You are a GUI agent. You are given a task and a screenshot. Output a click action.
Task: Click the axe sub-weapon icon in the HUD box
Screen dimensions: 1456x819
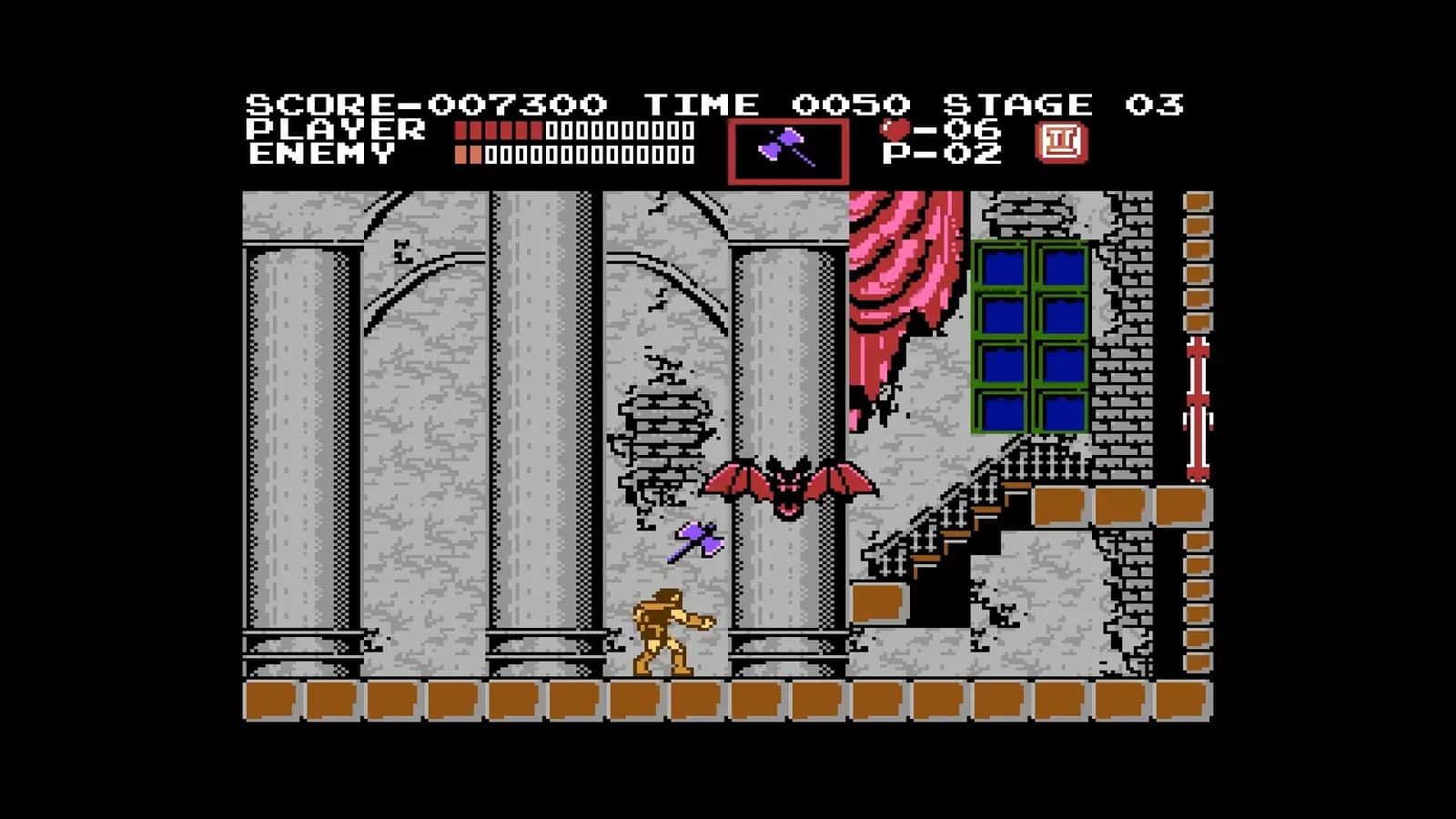[x=788, y=146]
